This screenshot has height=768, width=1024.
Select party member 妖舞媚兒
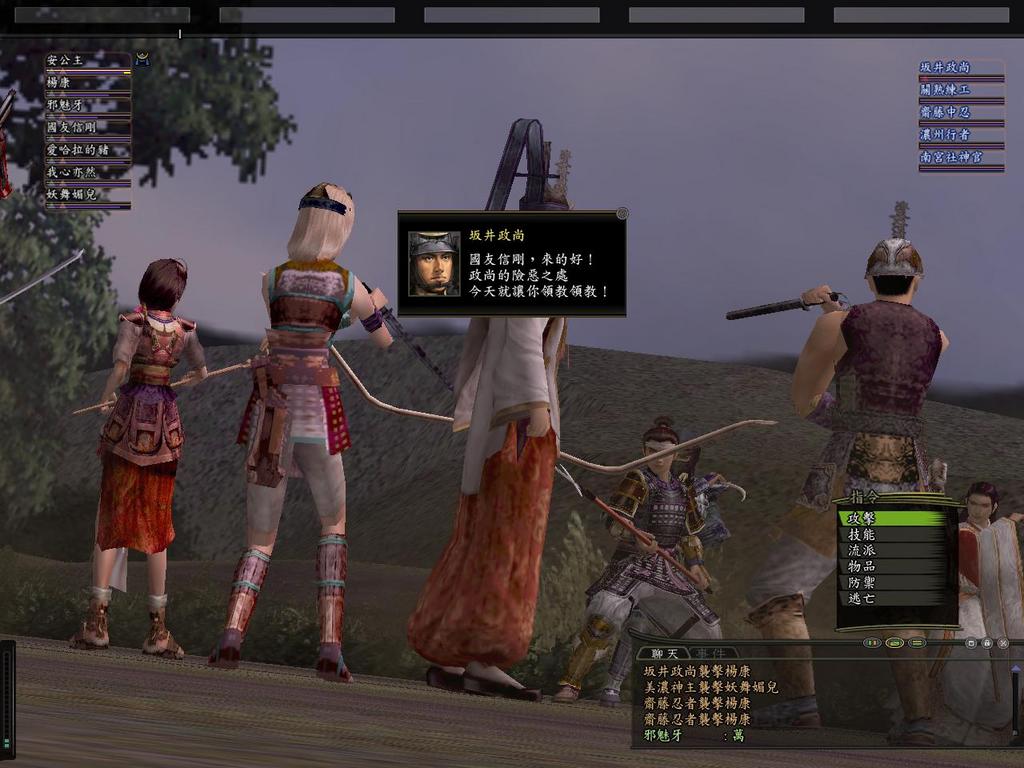87,195
